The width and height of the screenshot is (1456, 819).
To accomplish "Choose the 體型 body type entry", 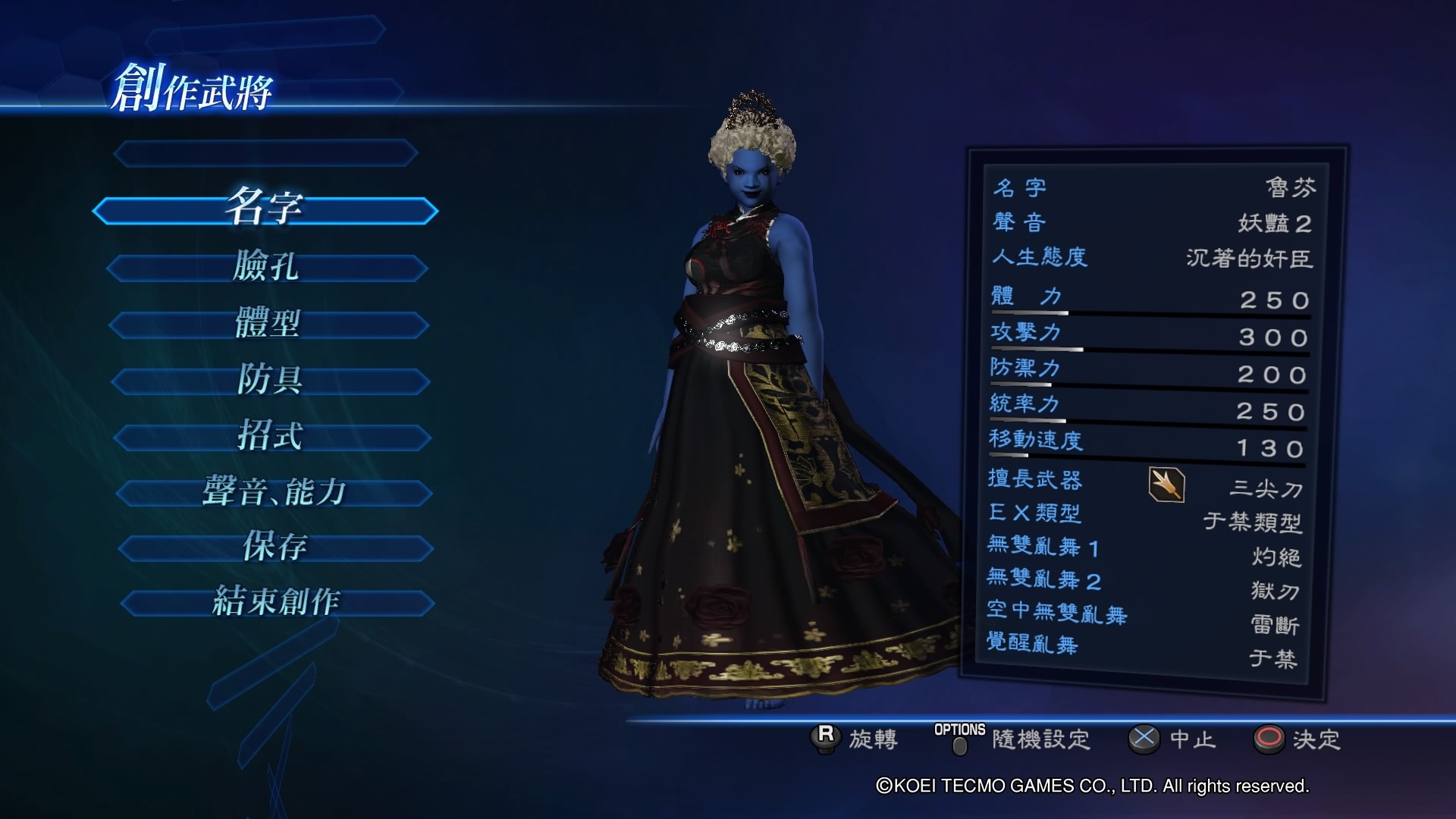I will [268, 324].
